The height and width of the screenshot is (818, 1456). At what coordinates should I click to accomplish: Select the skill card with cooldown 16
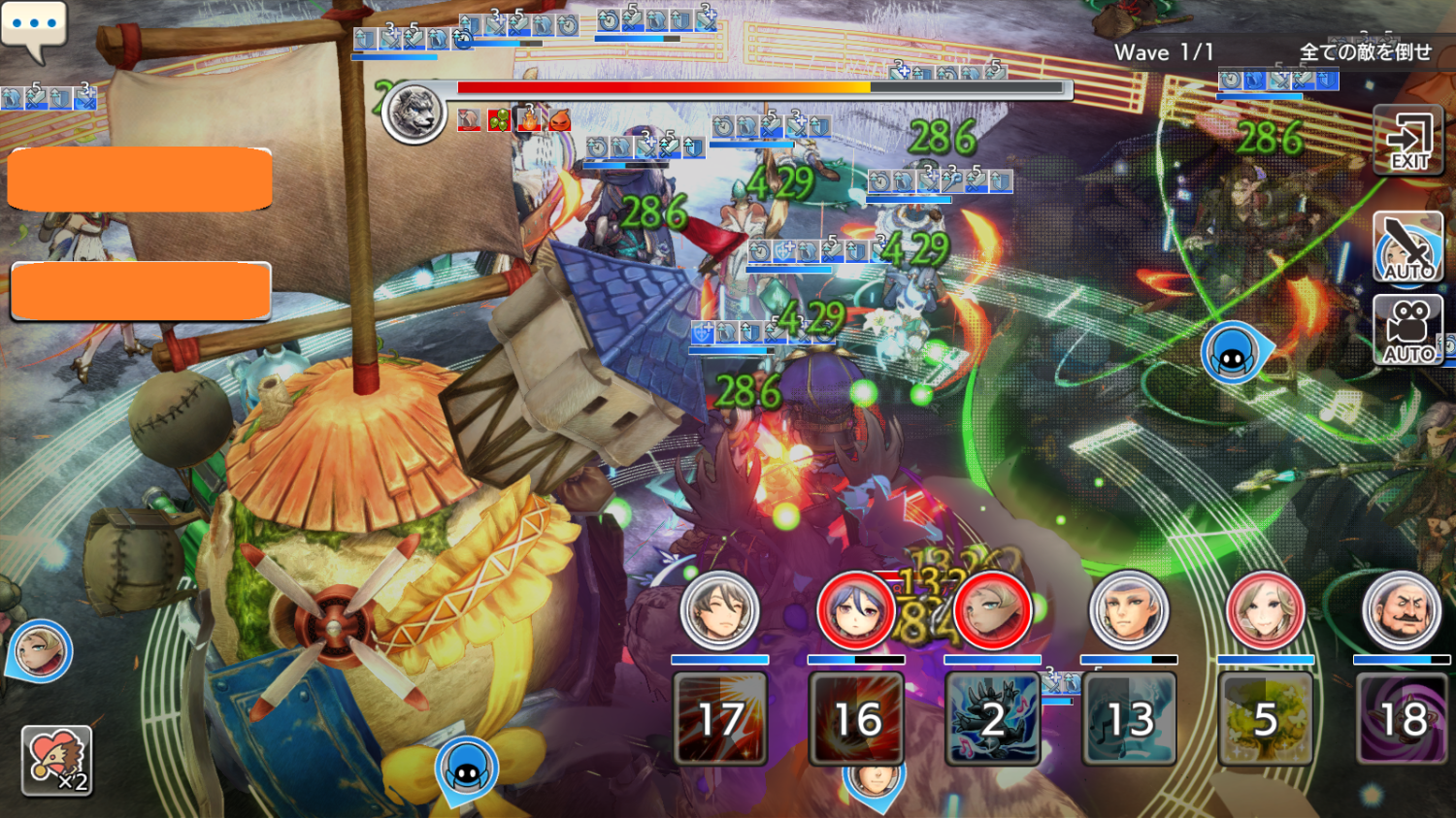(x=857, y=718)
